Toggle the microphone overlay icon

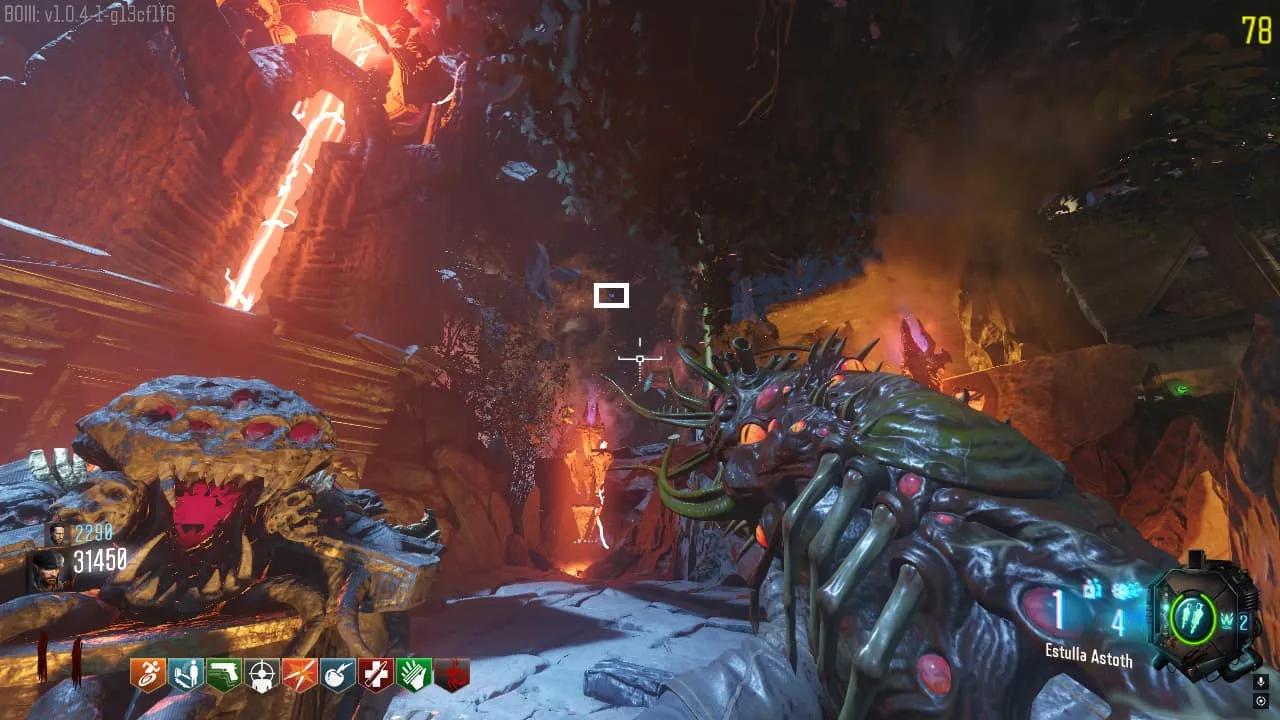point(1261,682)
